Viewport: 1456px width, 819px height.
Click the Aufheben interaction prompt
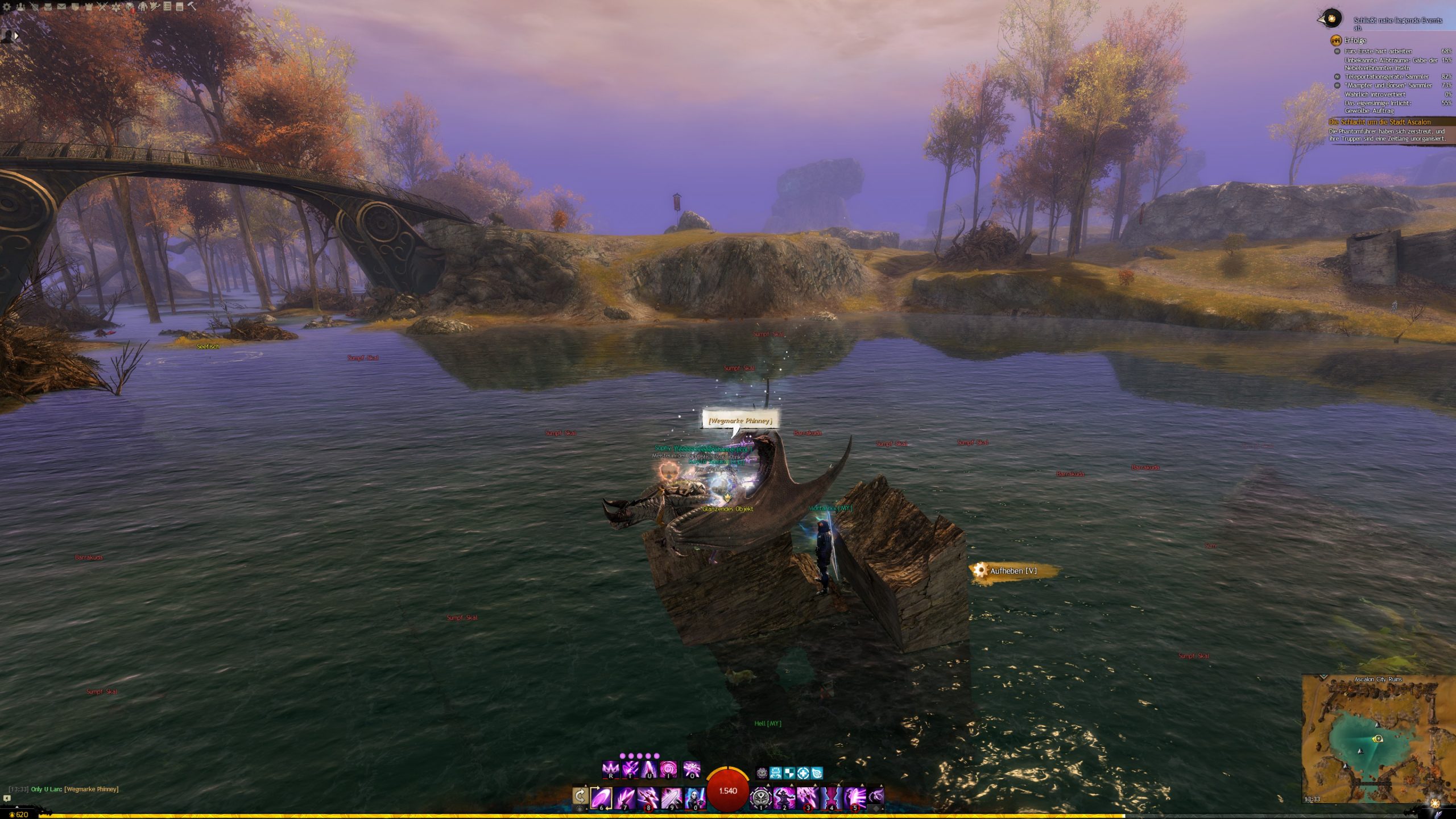tap(1012, 570)
